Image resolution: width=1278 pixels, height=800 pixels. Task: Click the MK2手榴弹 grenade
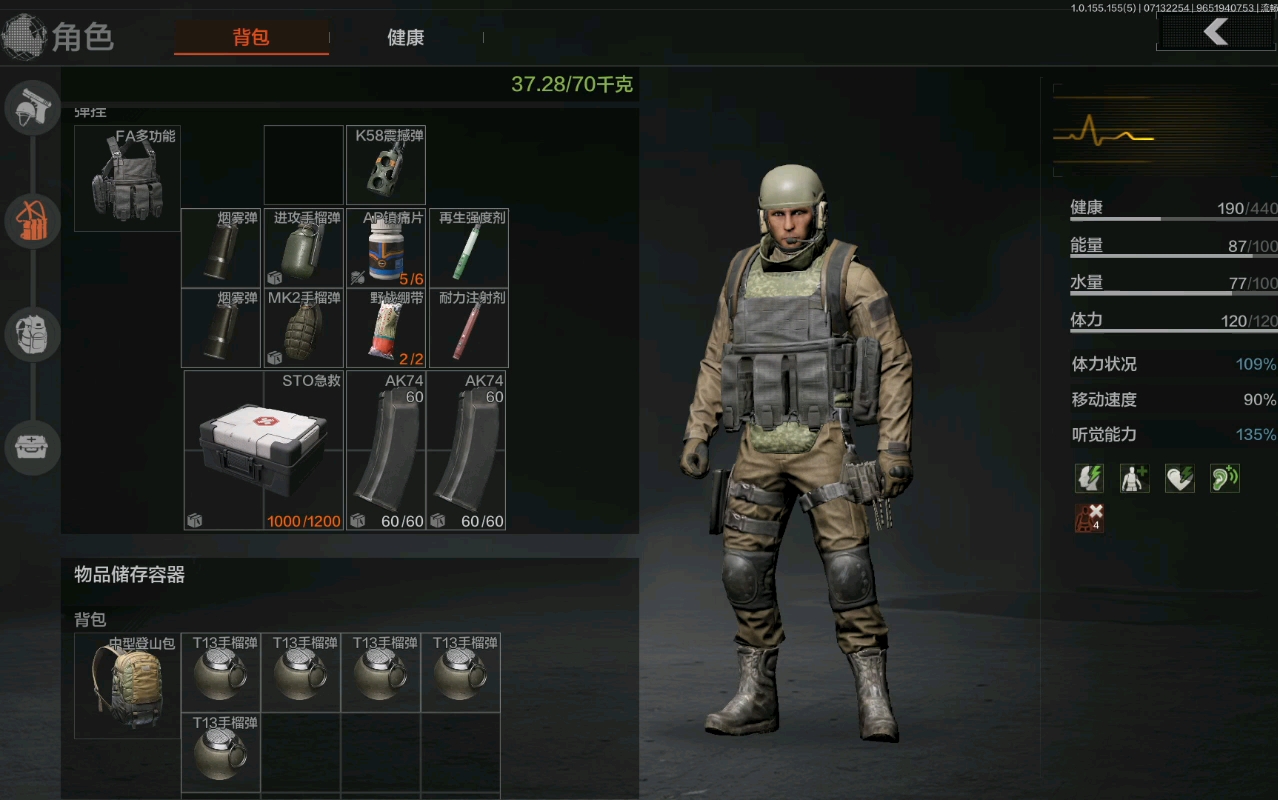point(304,328)
